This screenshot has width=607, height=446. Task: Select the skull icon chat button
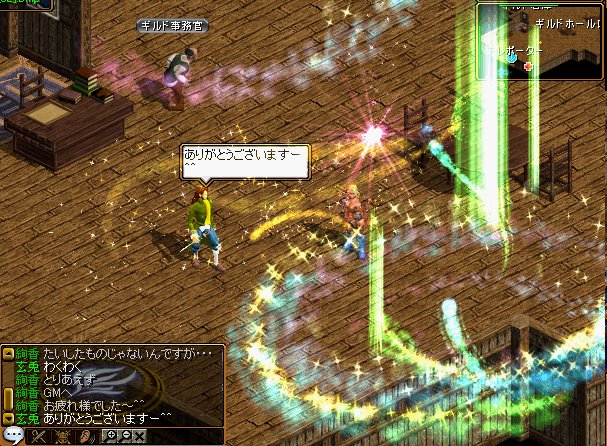click(x=63, y=436)
